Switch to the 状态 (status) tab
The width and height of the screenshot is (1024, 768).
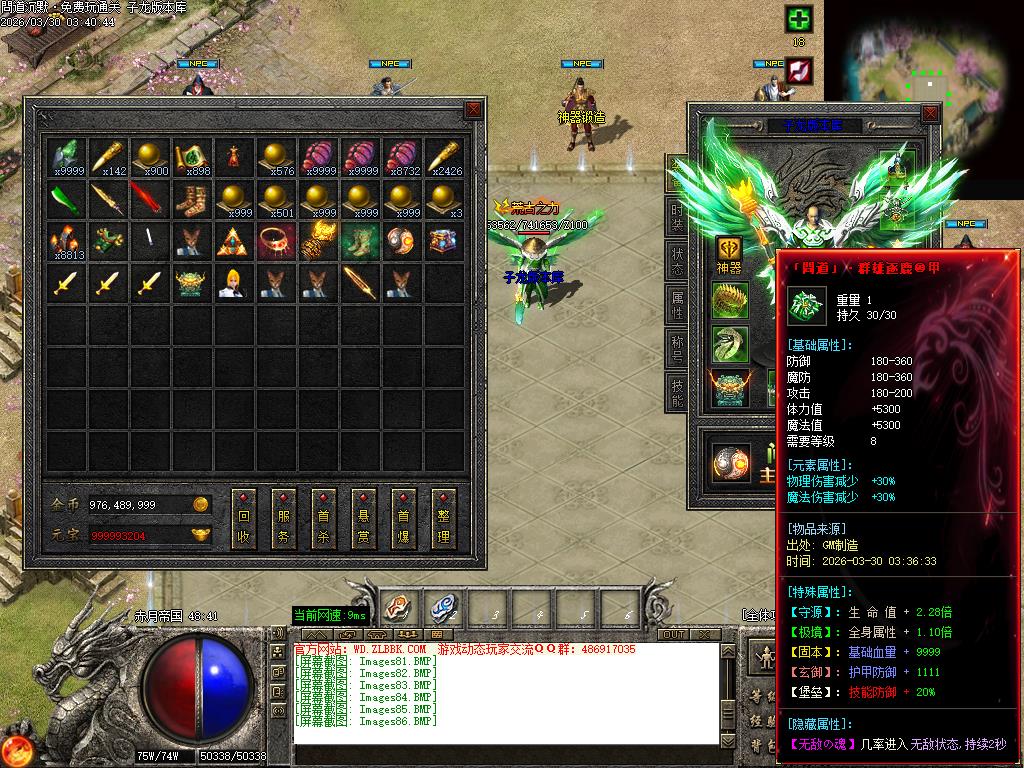(x=677, y=263)
